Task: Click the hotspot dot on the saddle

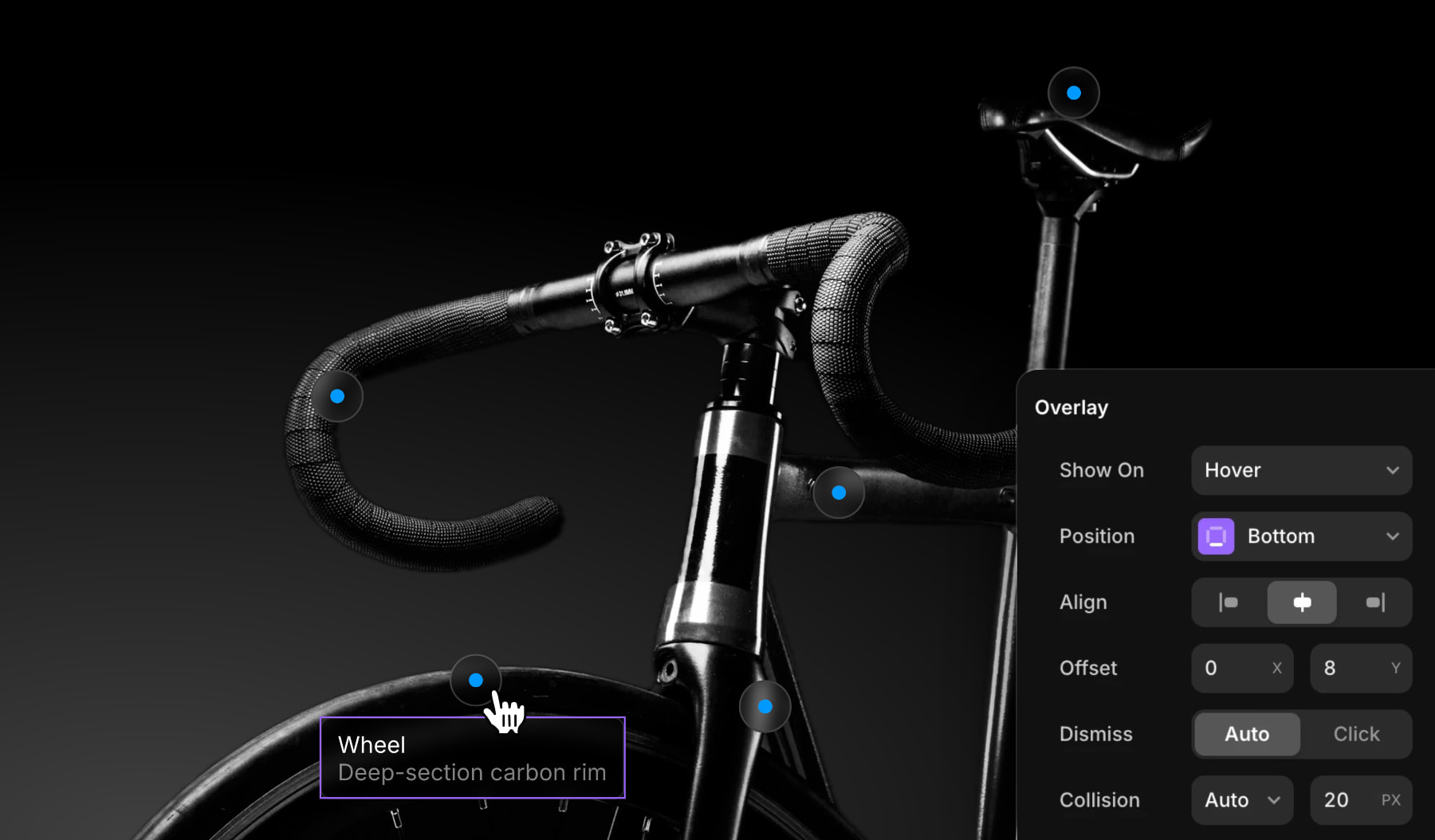Action: pos(1074,93)
